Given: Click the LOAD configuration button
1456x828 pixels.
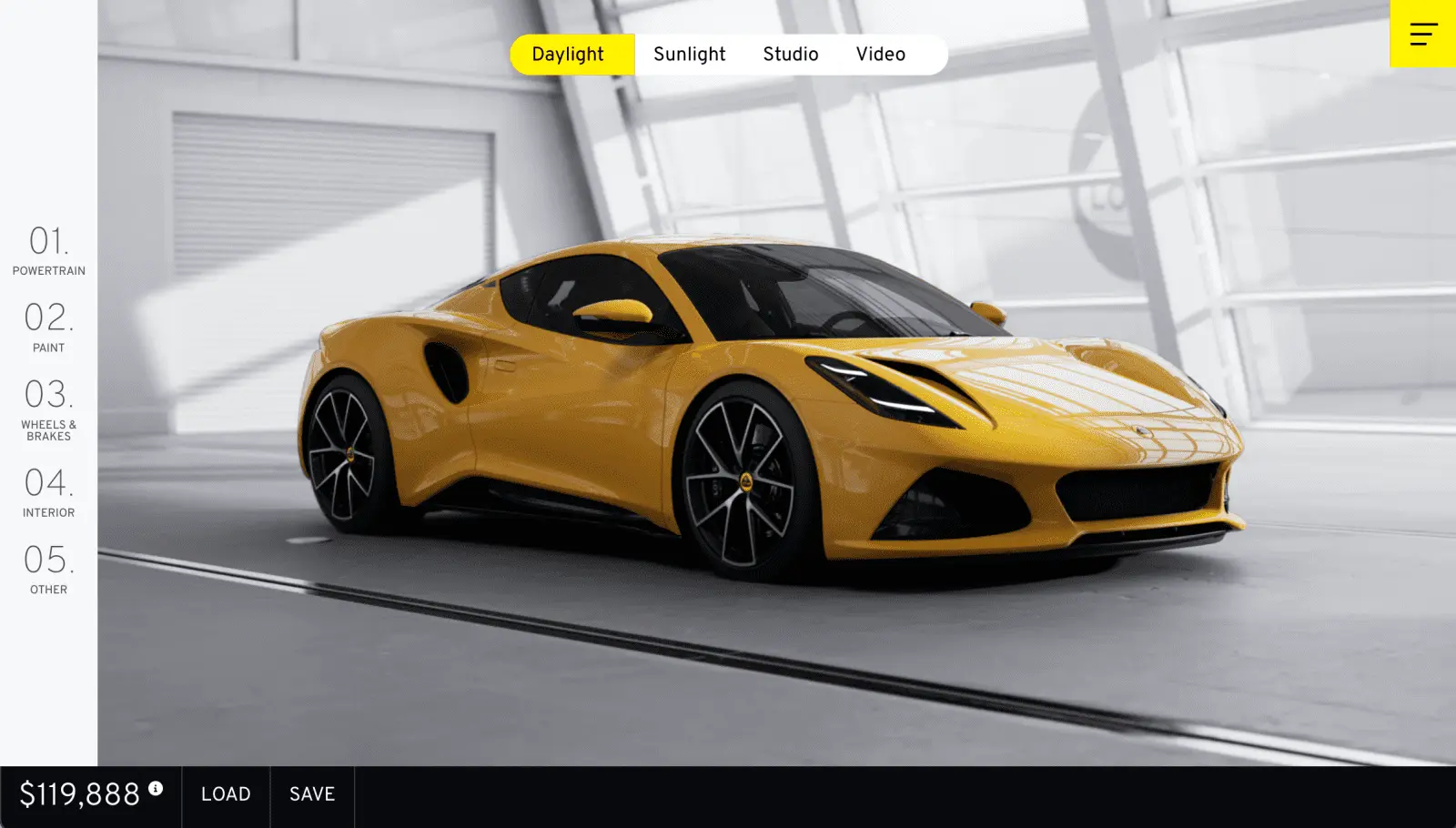Looking at the screenshot, I should pos(226,794).
